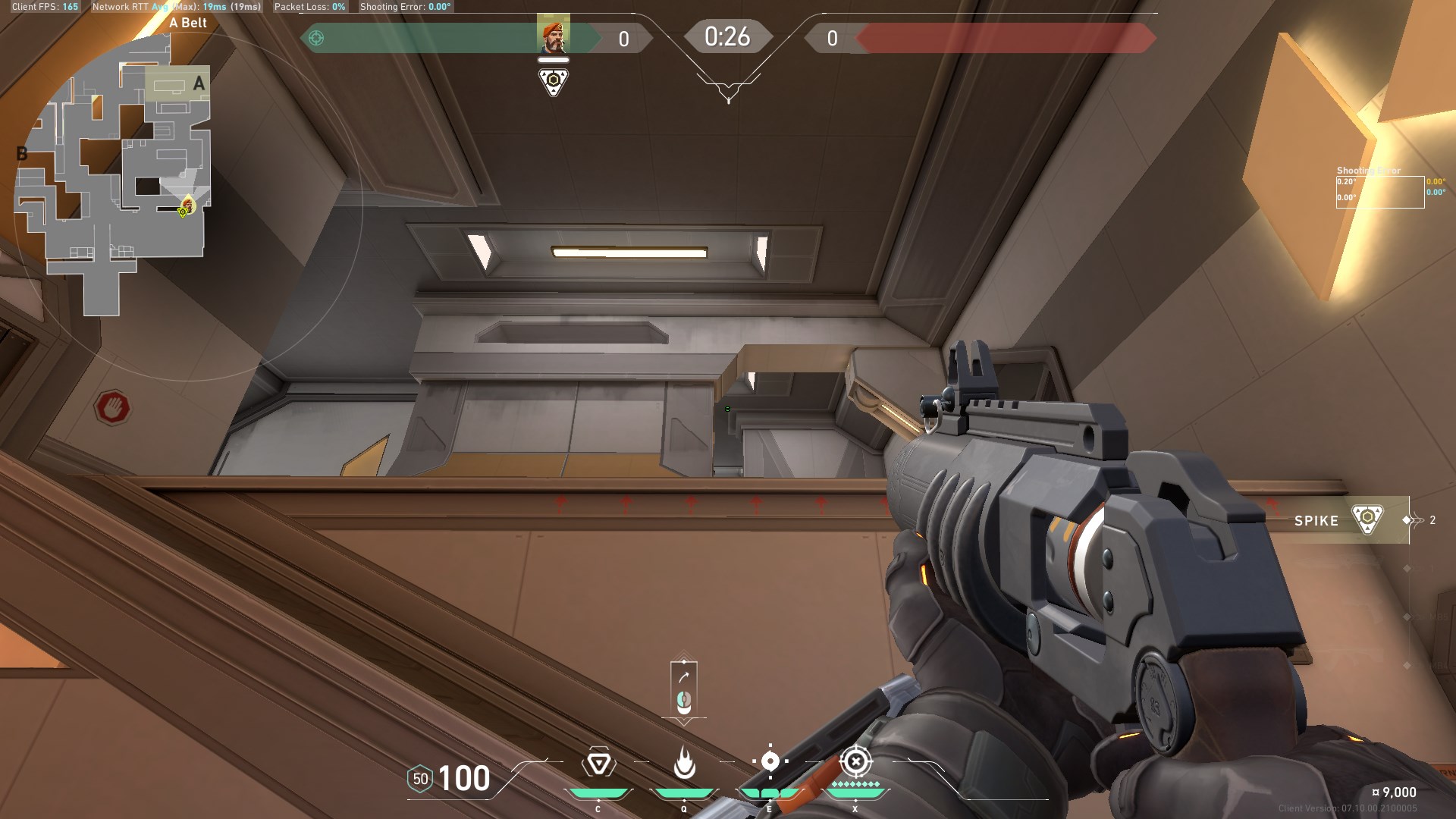Click the green team emblem on the score bar
The height and width of the screenshot is (819, 1456).
317,38
